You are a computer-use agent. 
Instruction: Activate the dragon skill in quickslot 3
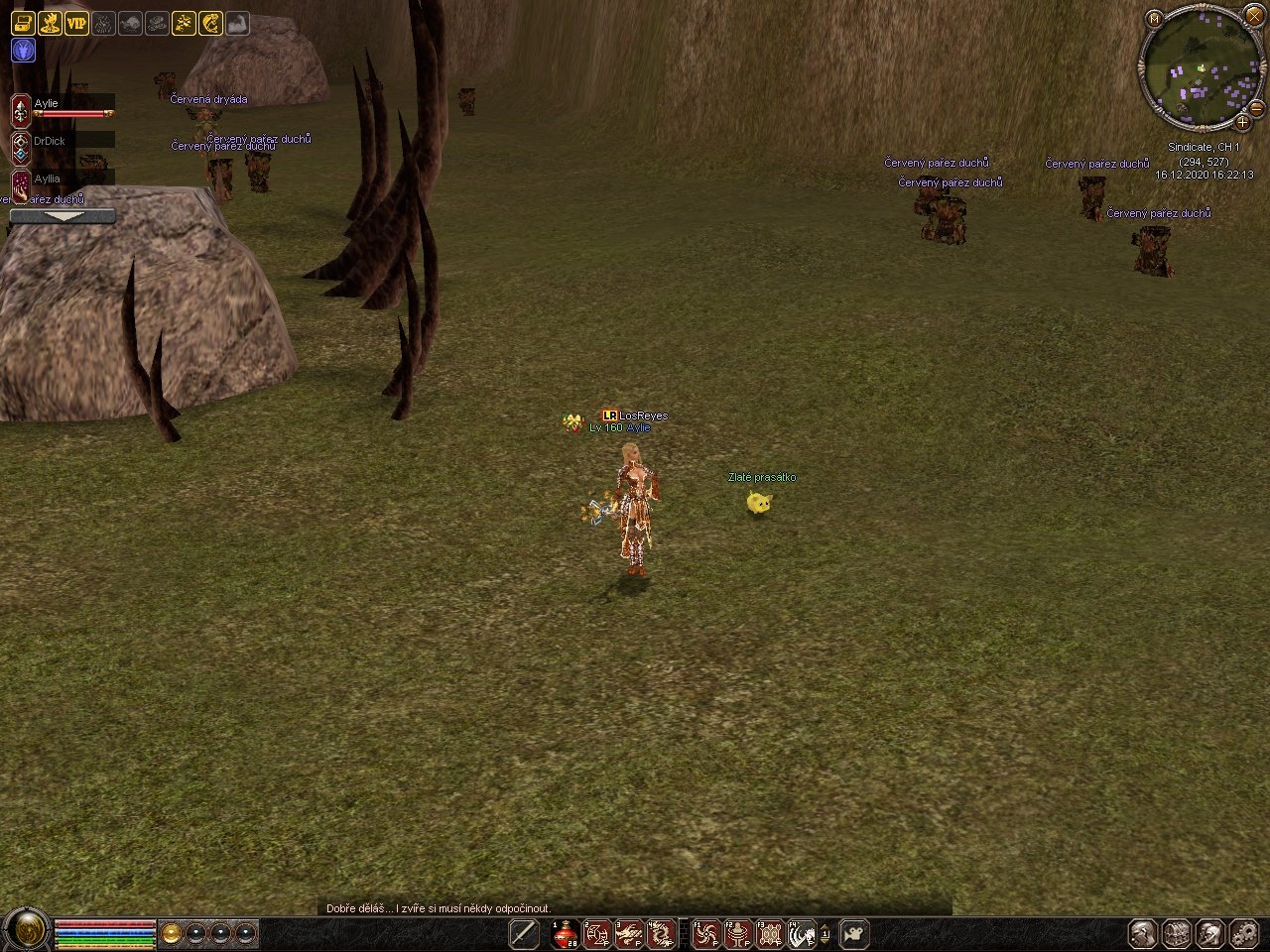[x=629, y=934]
